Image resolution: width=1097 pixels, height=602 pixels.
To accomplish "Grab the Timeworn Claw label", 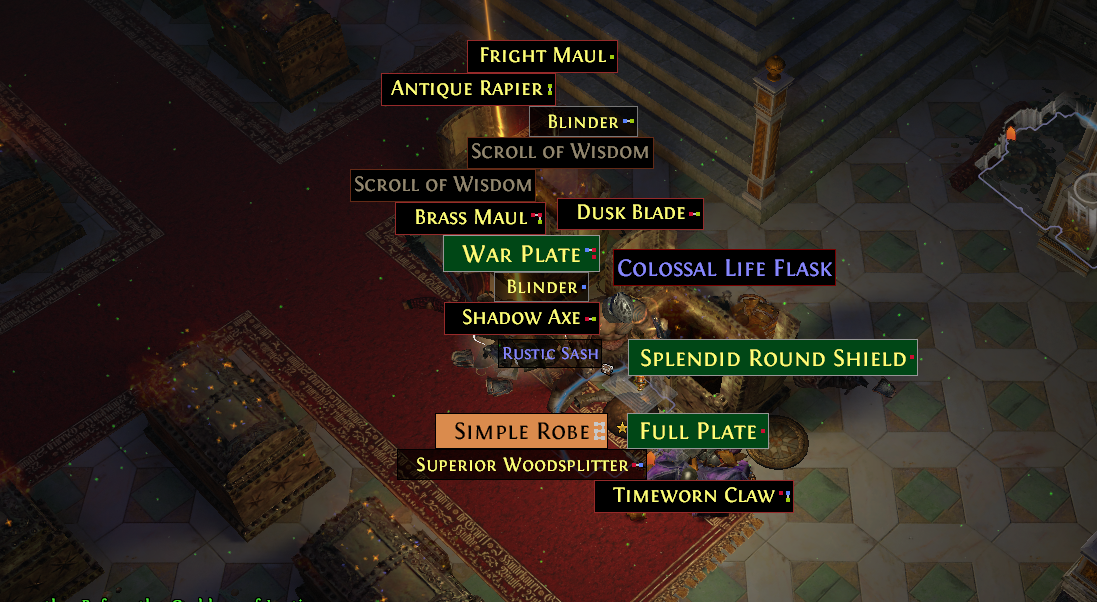I will (x=693, y=496).
